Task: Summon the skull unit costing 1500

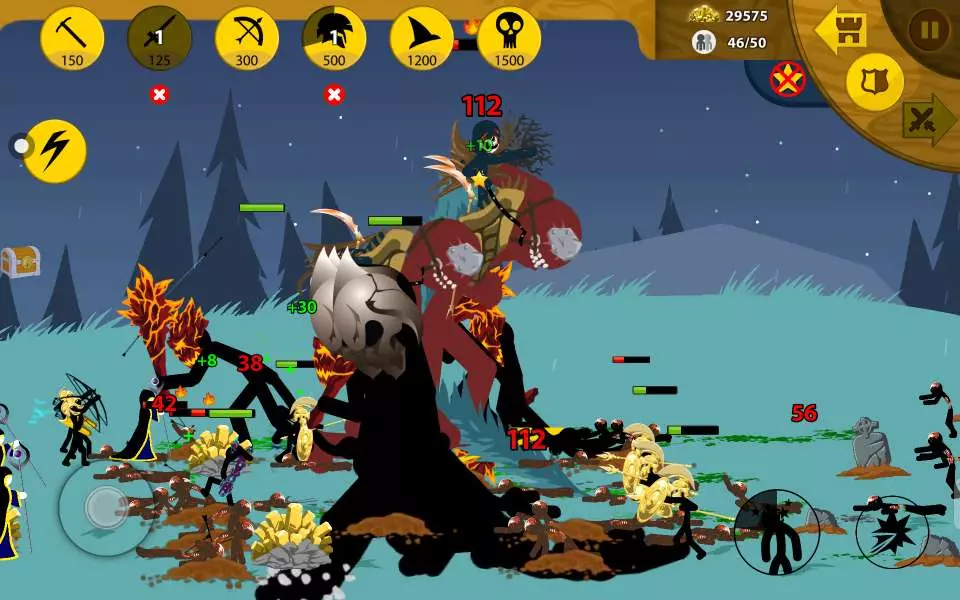Action: [x=509, y=37]
